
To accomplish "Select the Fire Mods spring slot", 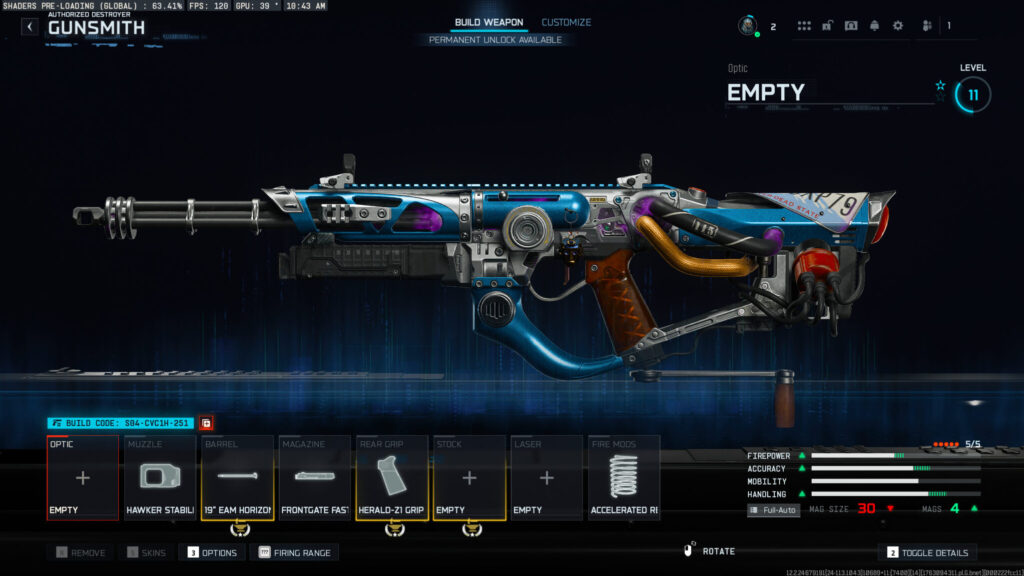I will [624, 478].
